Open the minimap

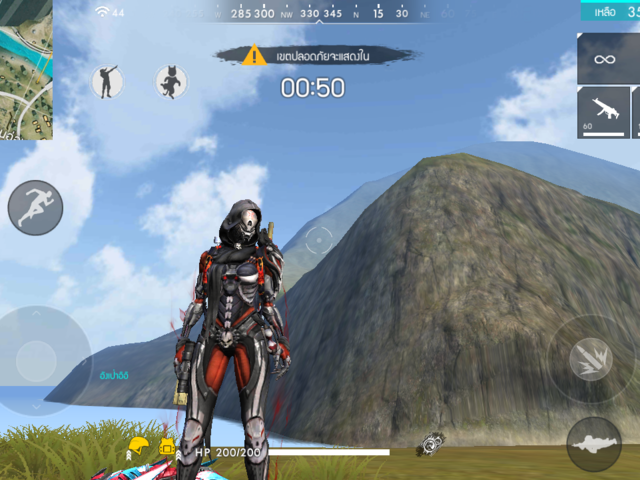(x=25, y=68)
